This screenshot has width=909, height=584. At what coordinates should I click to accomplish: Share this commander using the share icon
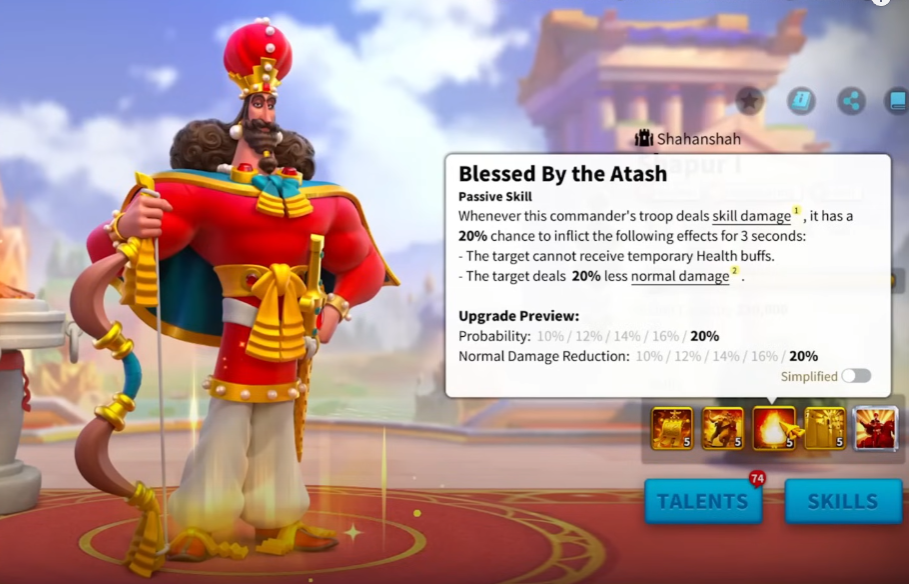(x=851, y=100)
